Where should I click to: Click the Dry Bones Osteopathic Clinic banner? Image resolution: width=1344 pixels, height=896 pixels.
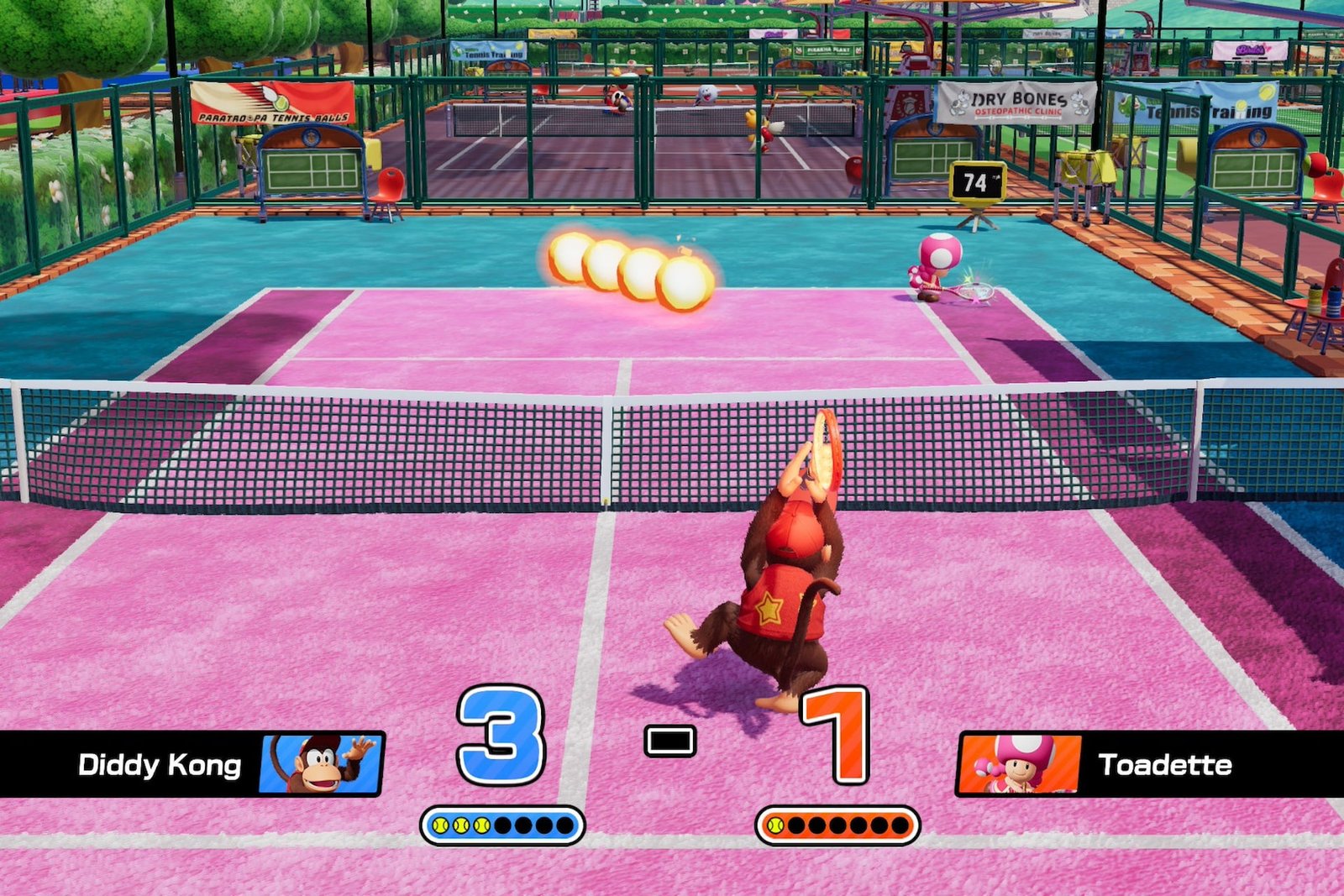pyautogui.click(x=1016, y=102)
